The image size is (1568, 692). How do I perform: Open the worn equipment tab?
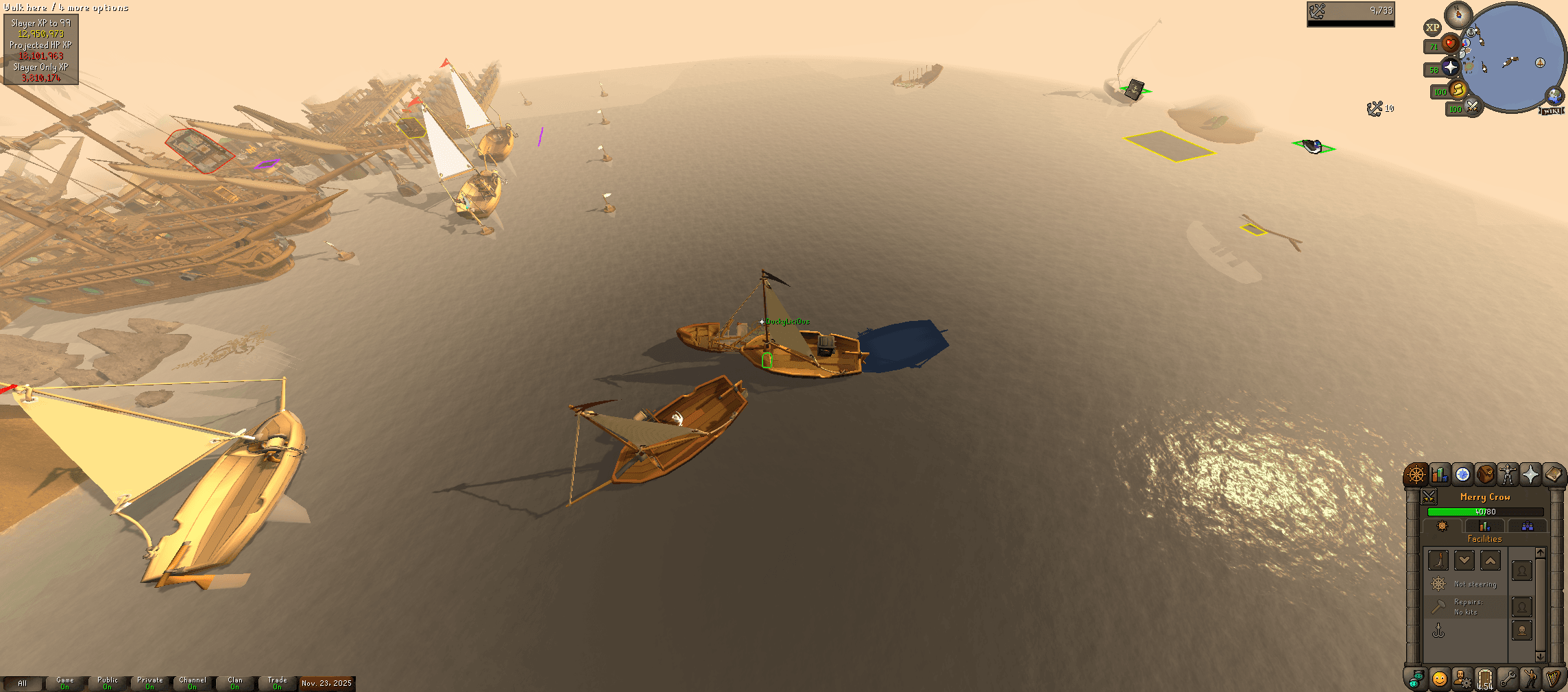[1507, 475]
